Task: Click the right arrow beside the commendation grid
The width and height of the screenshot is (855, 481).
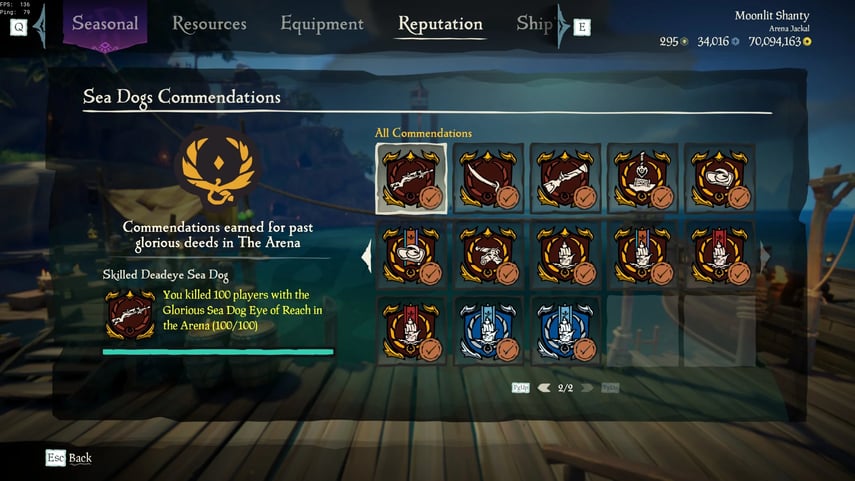Action: (x=766, y=256)
